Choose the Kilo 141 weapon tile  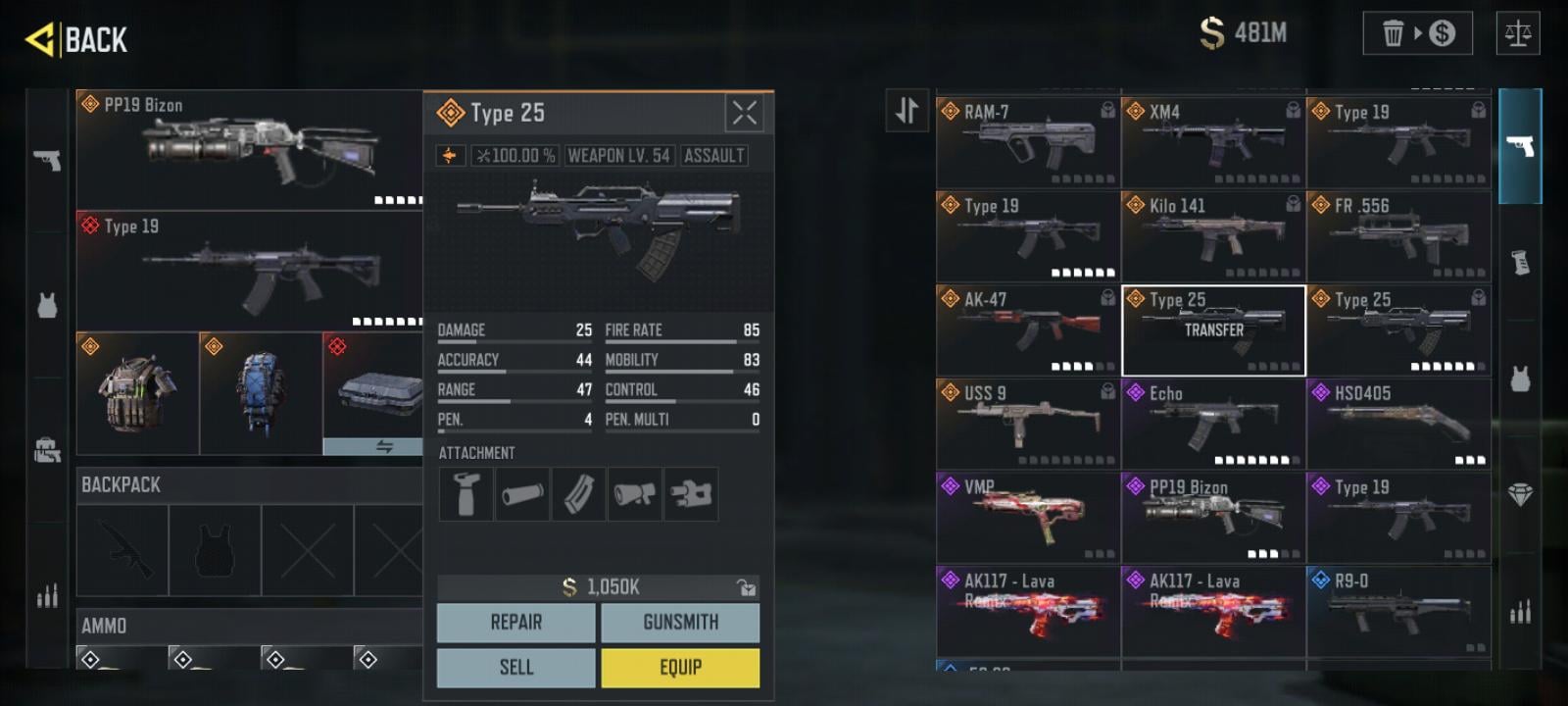point(1212,236)
